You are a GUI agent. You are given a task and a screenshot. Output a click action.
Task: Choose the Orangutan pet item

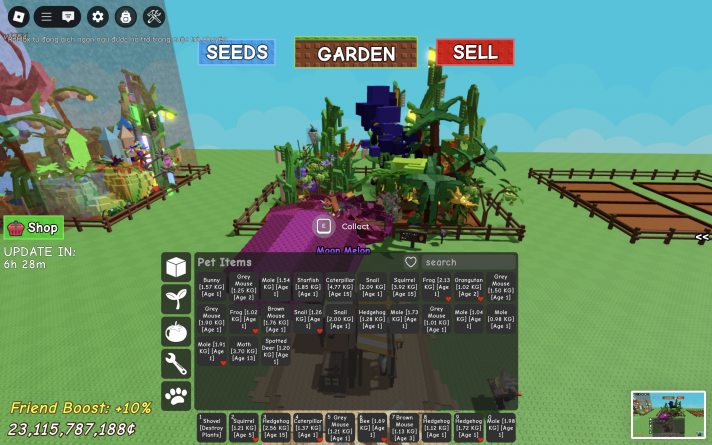coord(468,289)
